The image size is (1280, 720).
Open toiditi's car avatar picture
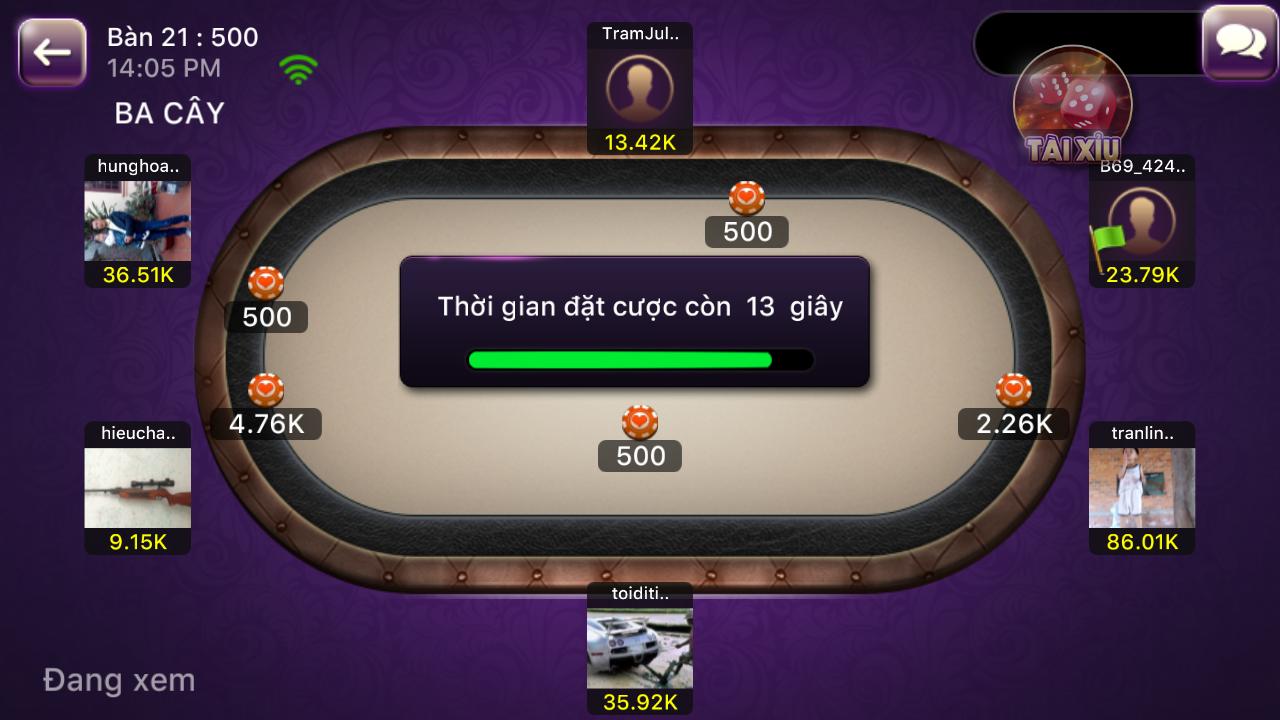pos(639,647)
